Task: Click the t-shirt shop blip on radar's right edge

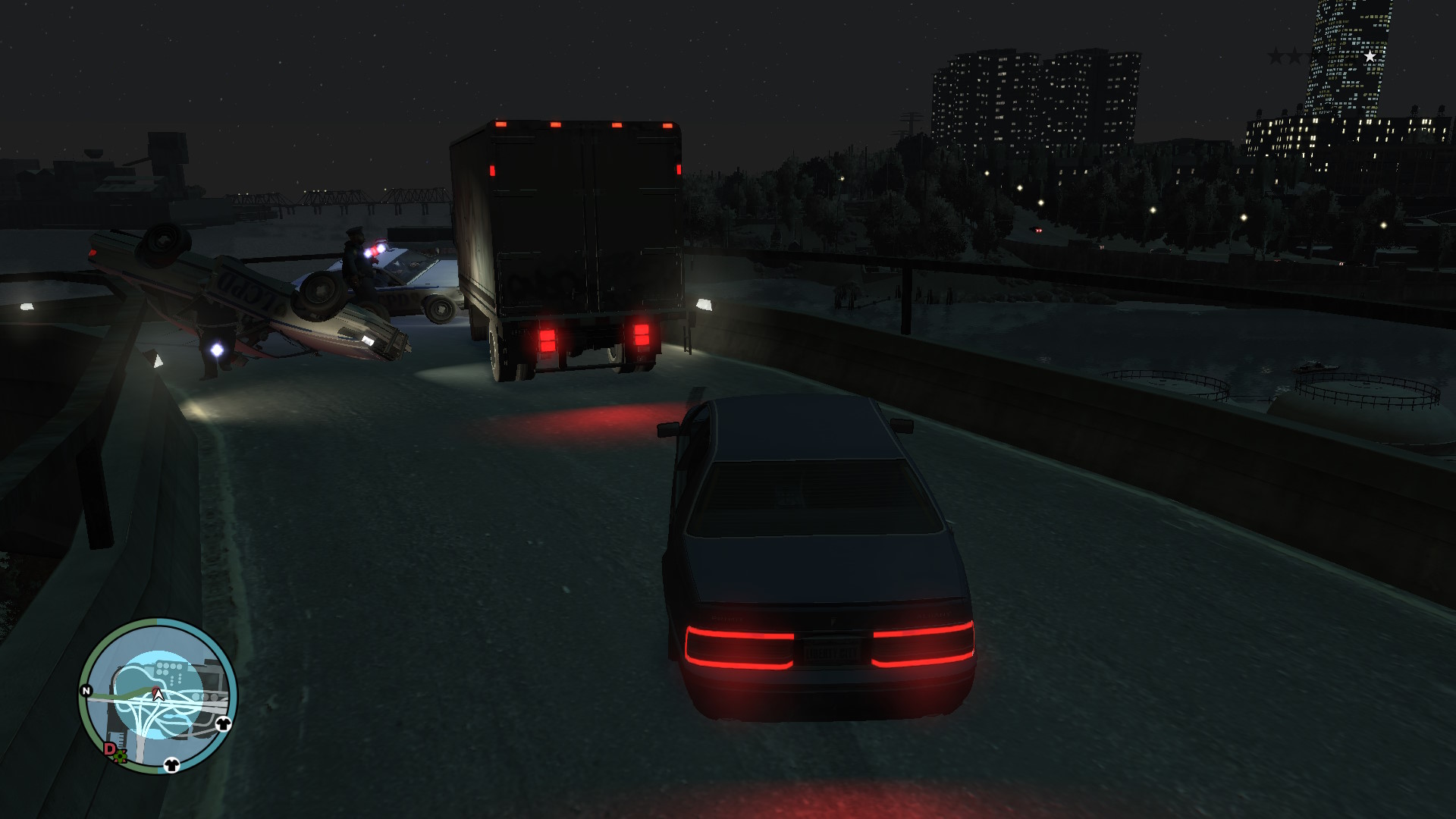Action: point(223,724)
